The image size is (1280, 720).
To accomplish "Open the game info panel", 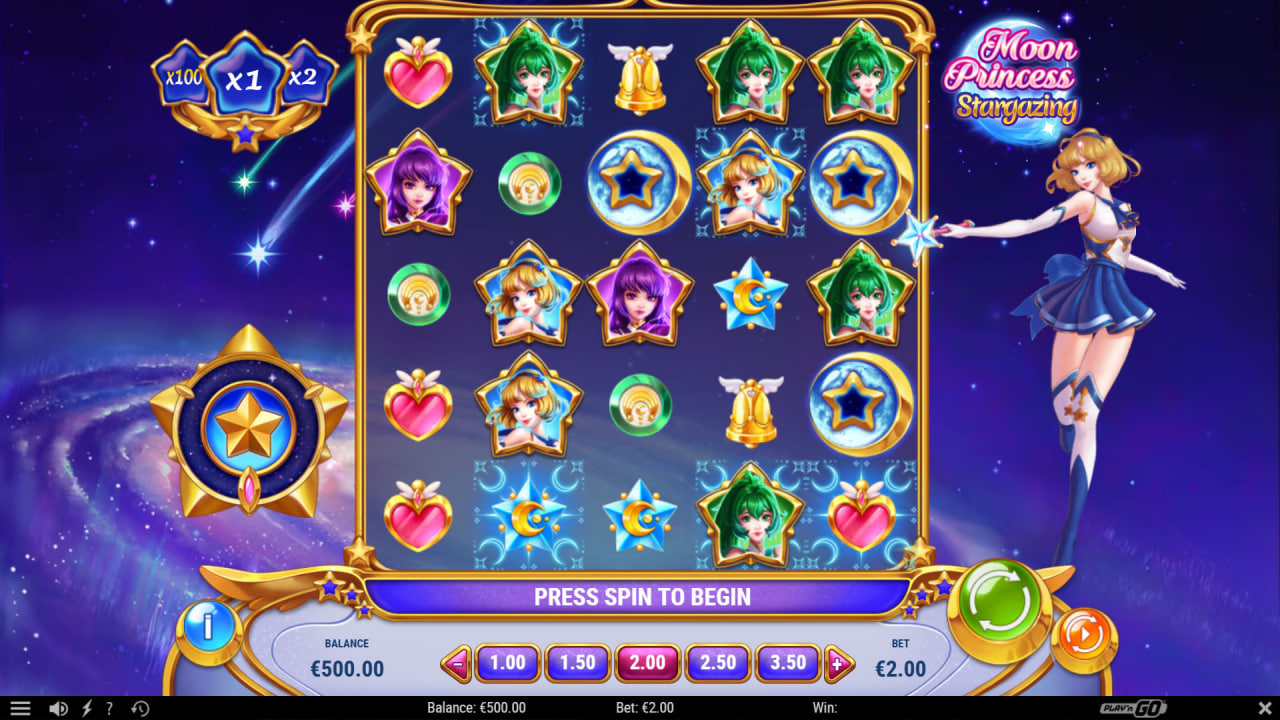I will click(209, 629).
